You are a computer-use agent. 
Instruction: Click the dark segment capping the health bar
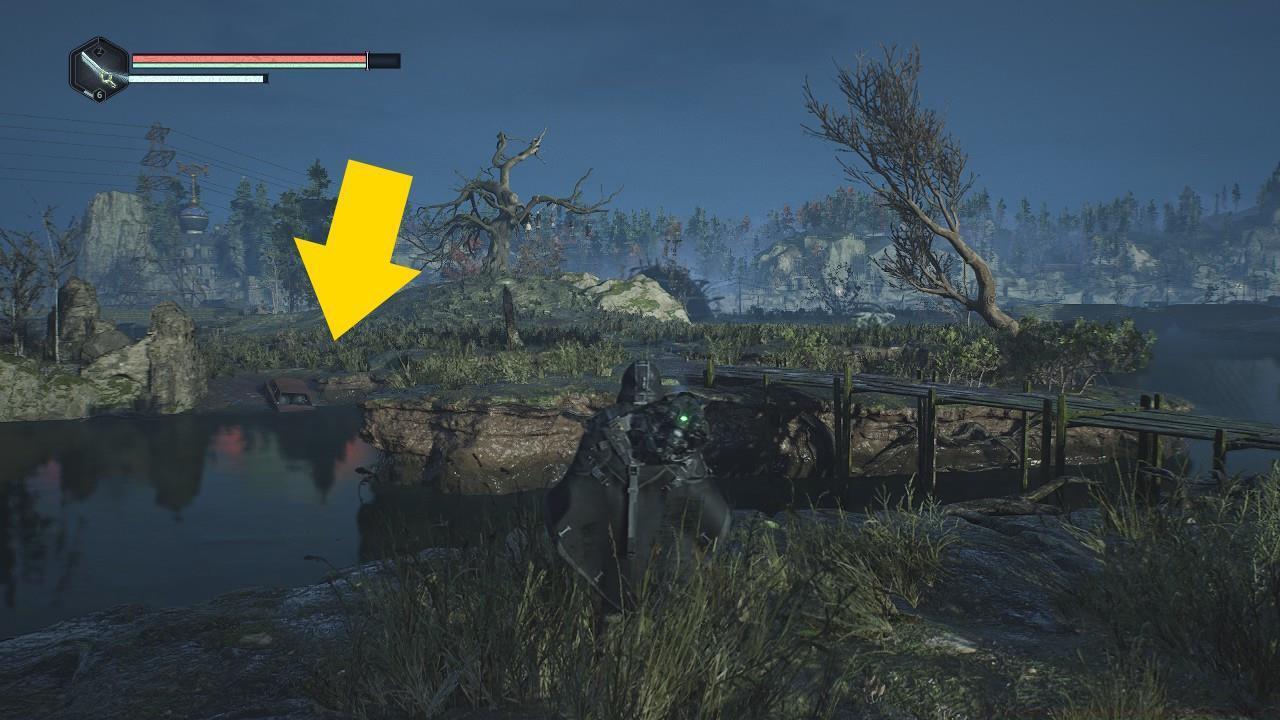point(384,59)
